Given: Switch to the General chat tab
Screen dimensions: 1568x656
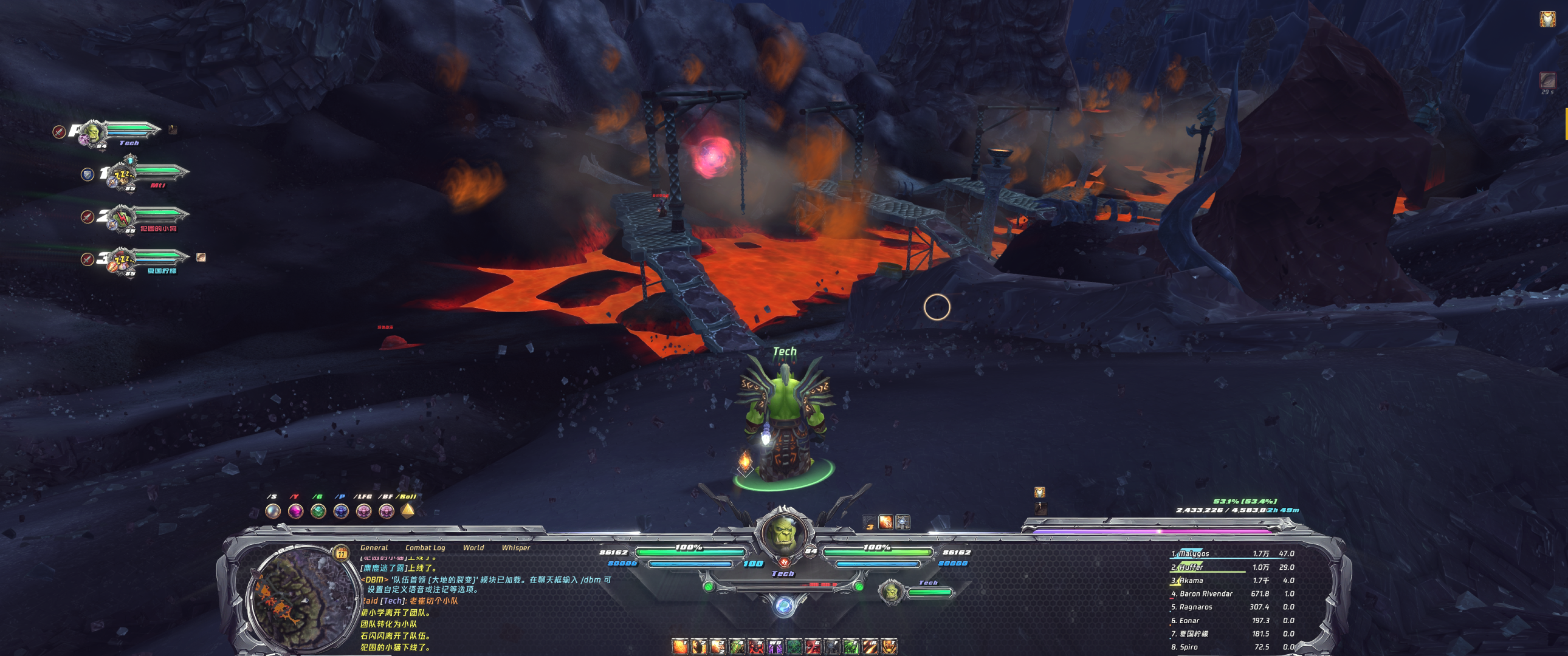Looking at the screenshot, I should (374, 548).
